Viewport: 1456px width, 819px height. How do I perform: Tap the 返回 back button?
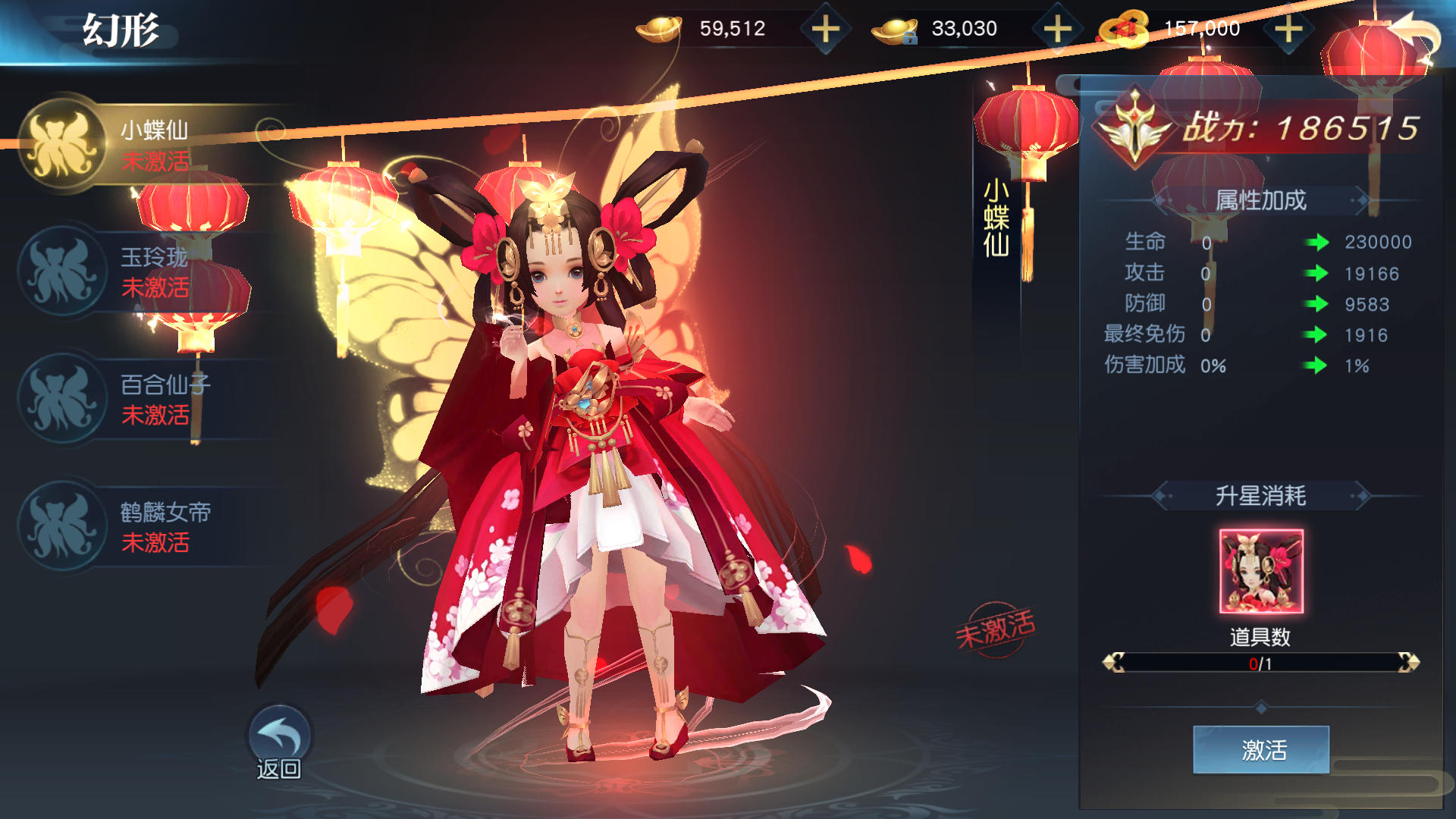(279, 743)
